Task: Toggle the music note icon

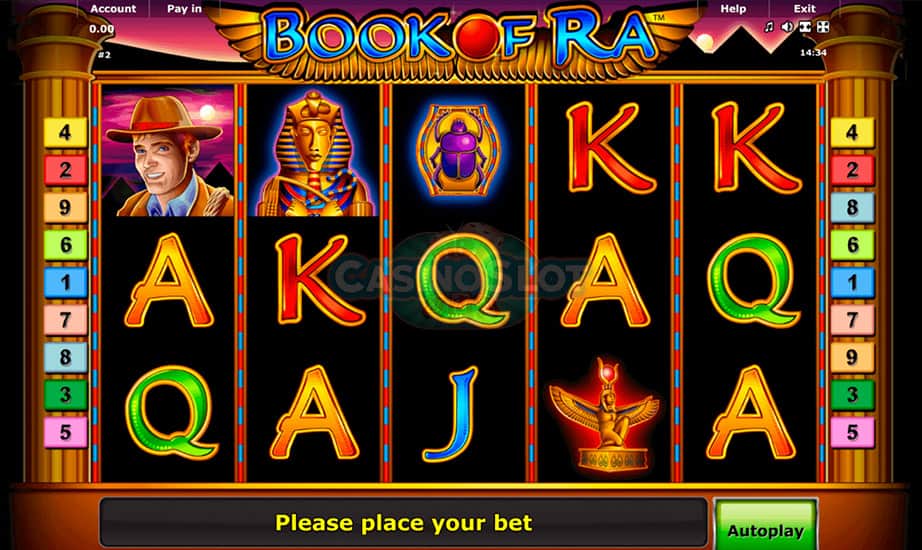Action: [x=769, y=27]
